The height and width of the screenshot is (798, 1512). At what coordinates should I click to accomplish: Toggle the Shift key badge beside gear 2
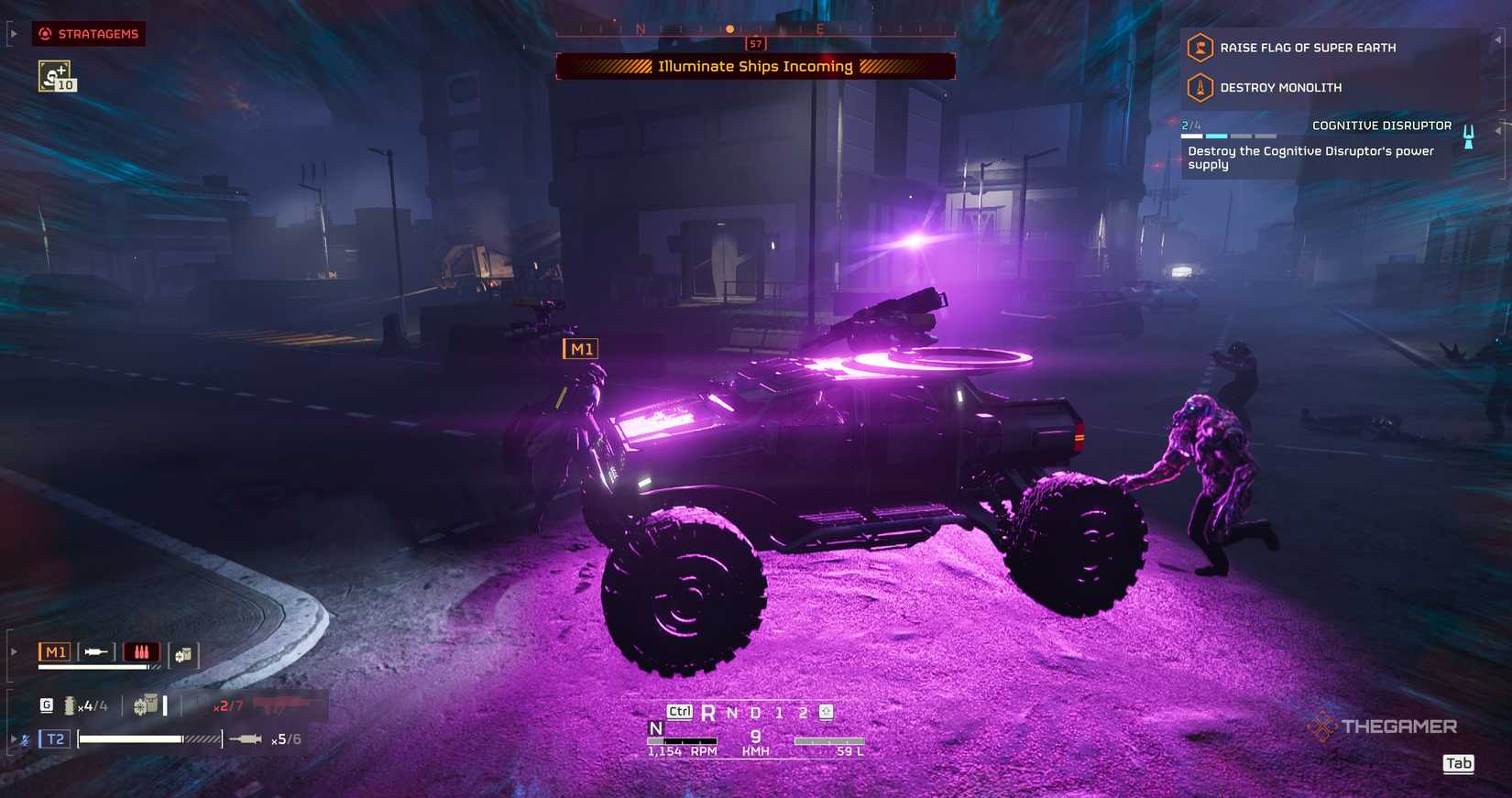coord(824,710)
